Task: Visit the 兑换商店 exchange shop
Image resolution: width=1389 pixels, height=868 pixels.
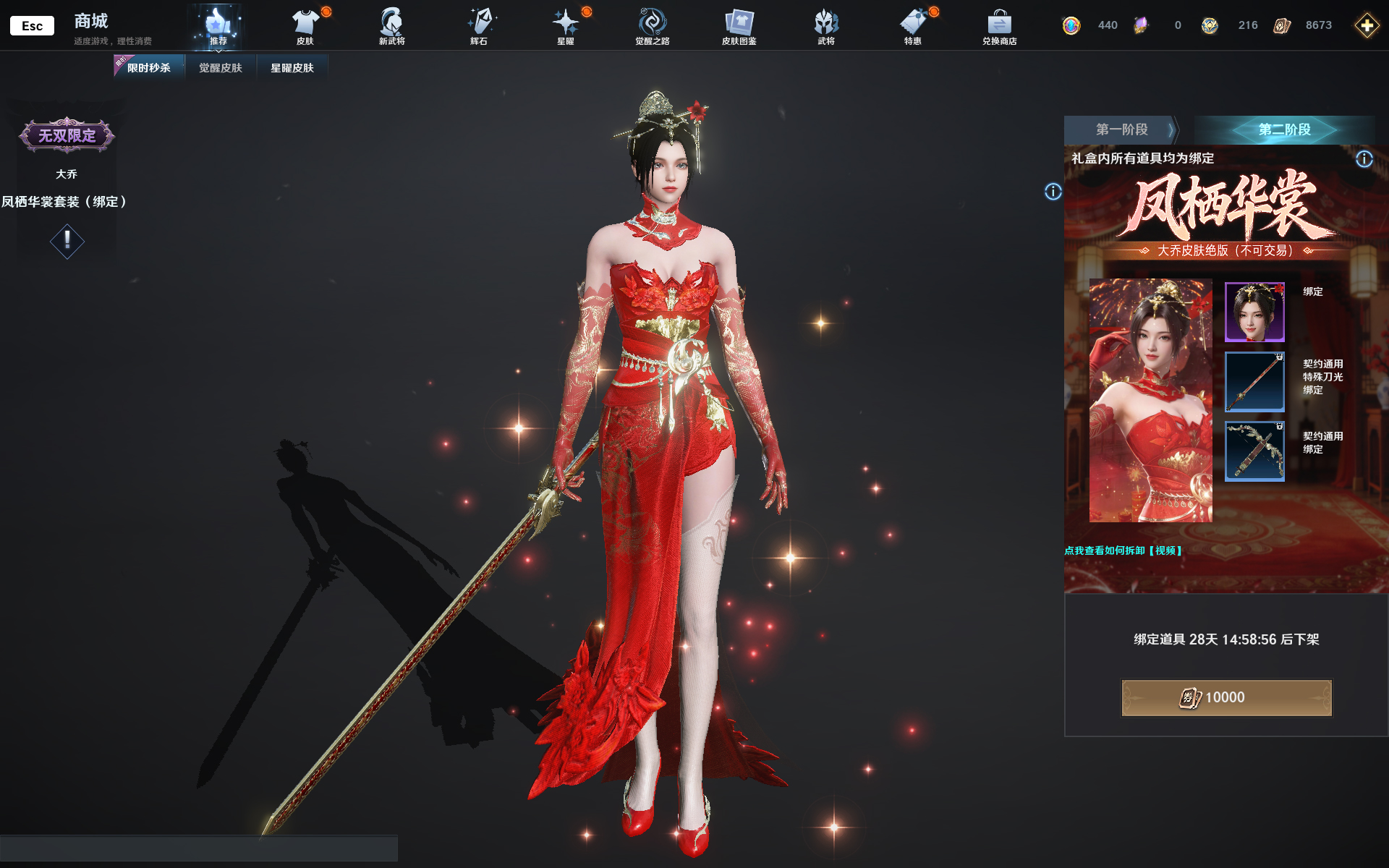Action: 999,27
